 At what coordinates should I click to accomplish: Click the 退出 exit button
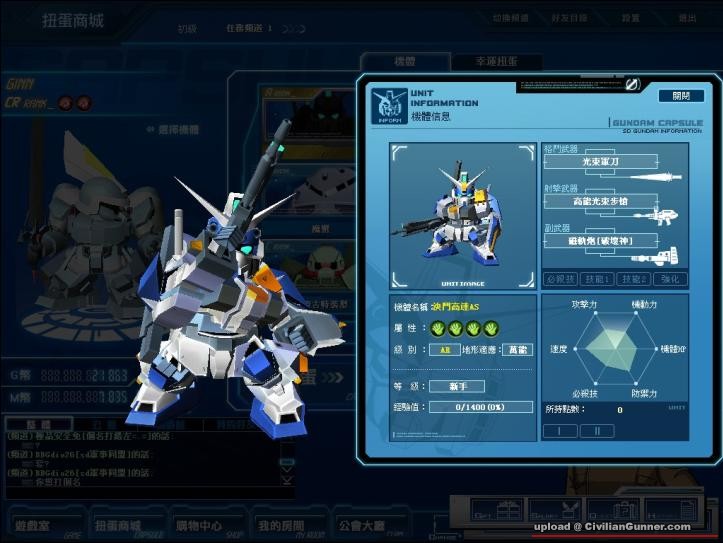click(687, 18)
